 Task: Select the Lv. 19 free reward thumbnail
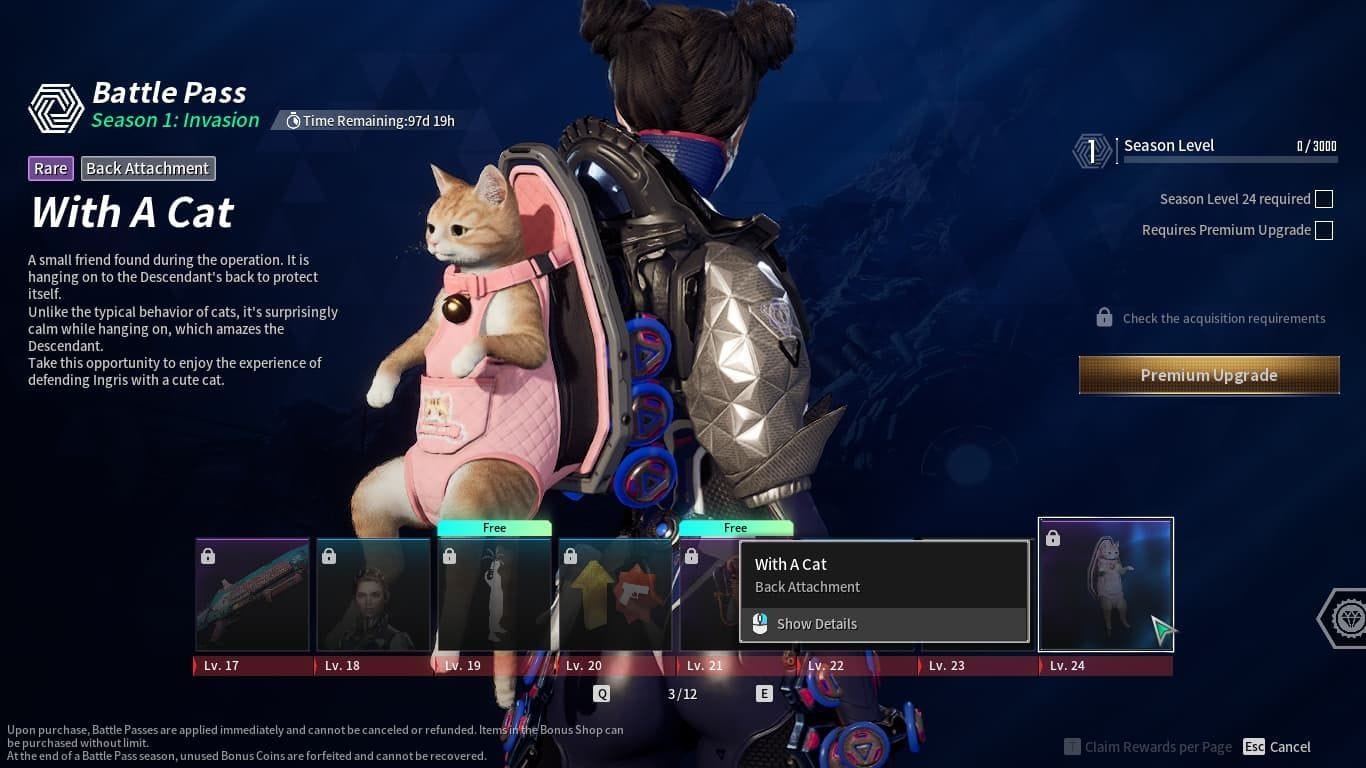(x=494, y=595)
